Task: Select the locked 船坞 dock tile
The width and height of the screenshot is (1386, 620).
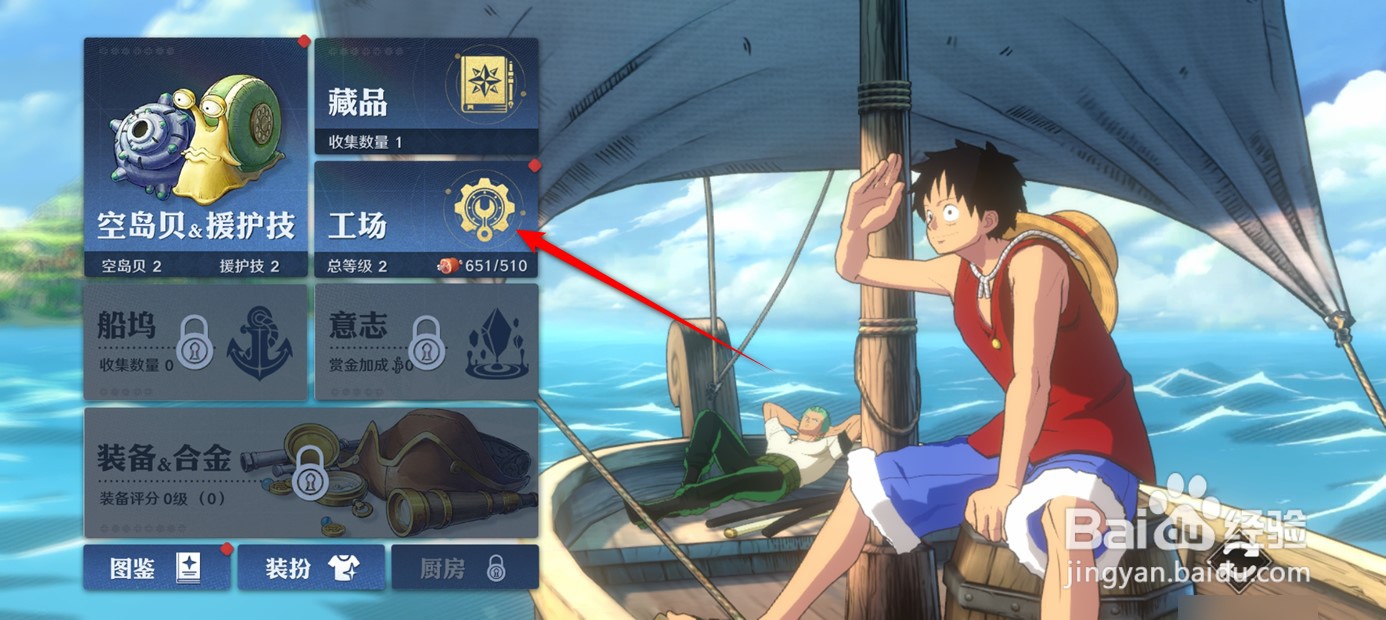Action: pos(196,341)
